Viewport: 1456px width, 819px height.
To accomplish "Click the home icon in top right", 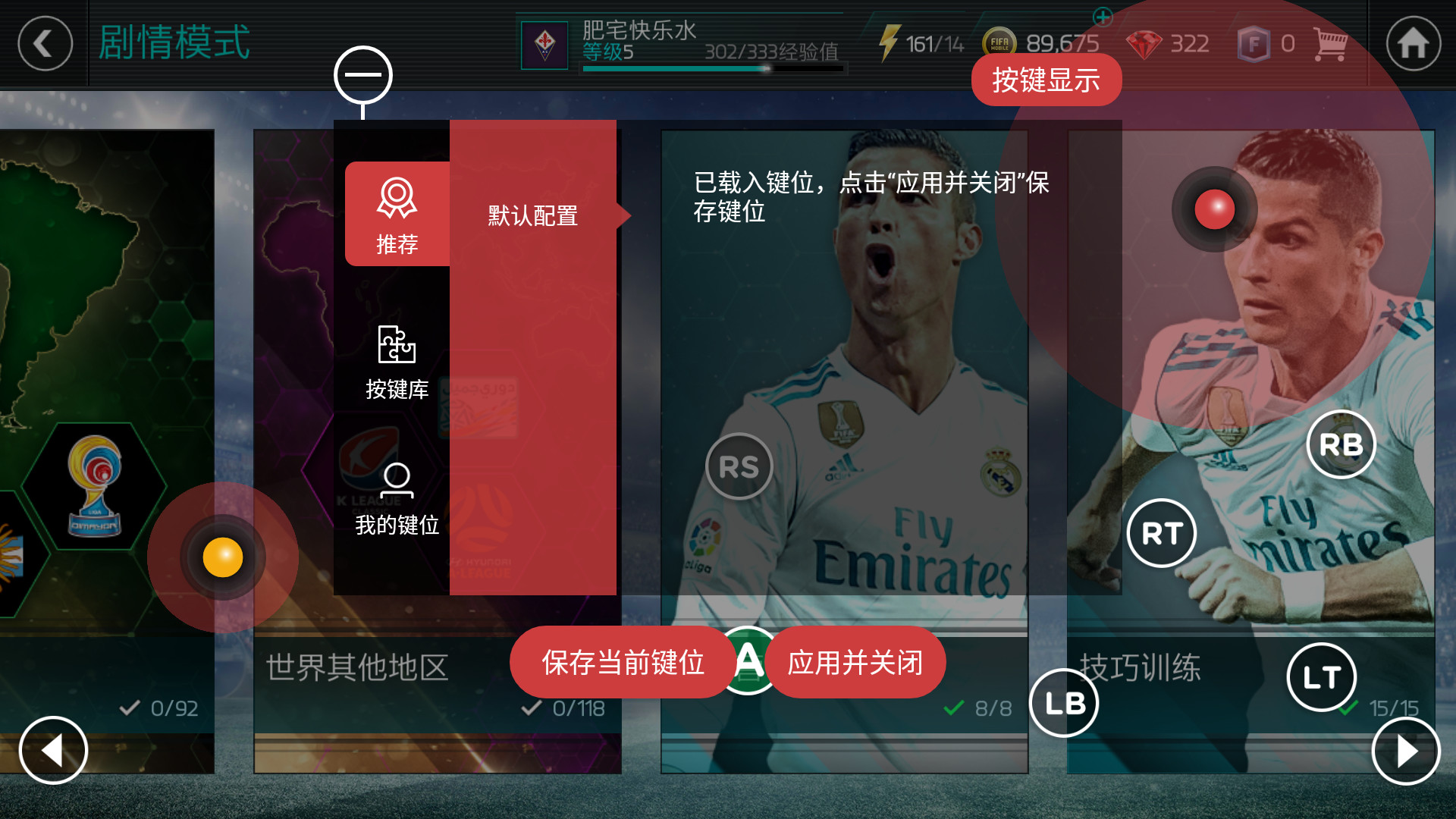I will click(1412, 43).
